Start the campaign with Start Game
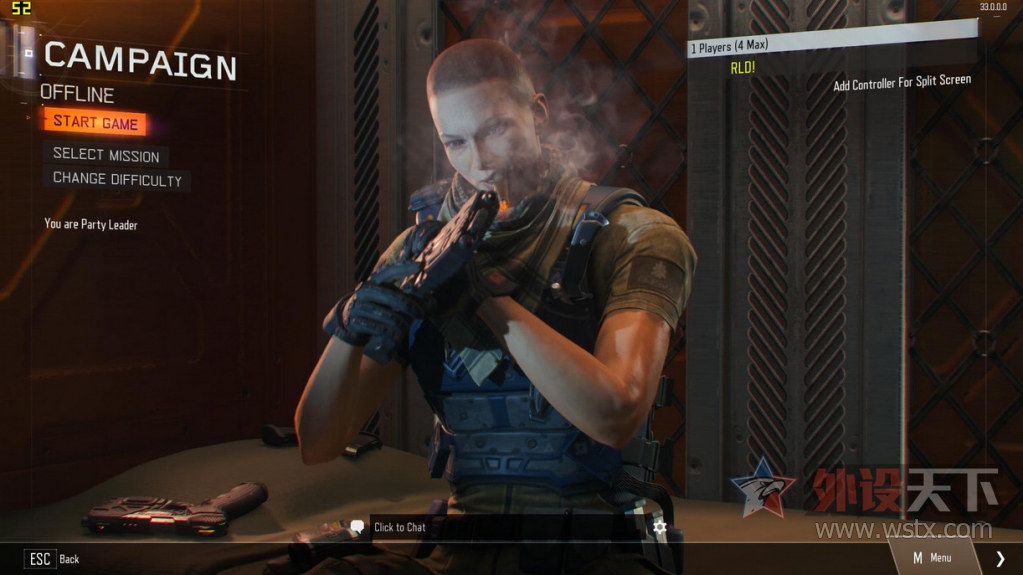The image size is (1023, 575). coord(96,123)
